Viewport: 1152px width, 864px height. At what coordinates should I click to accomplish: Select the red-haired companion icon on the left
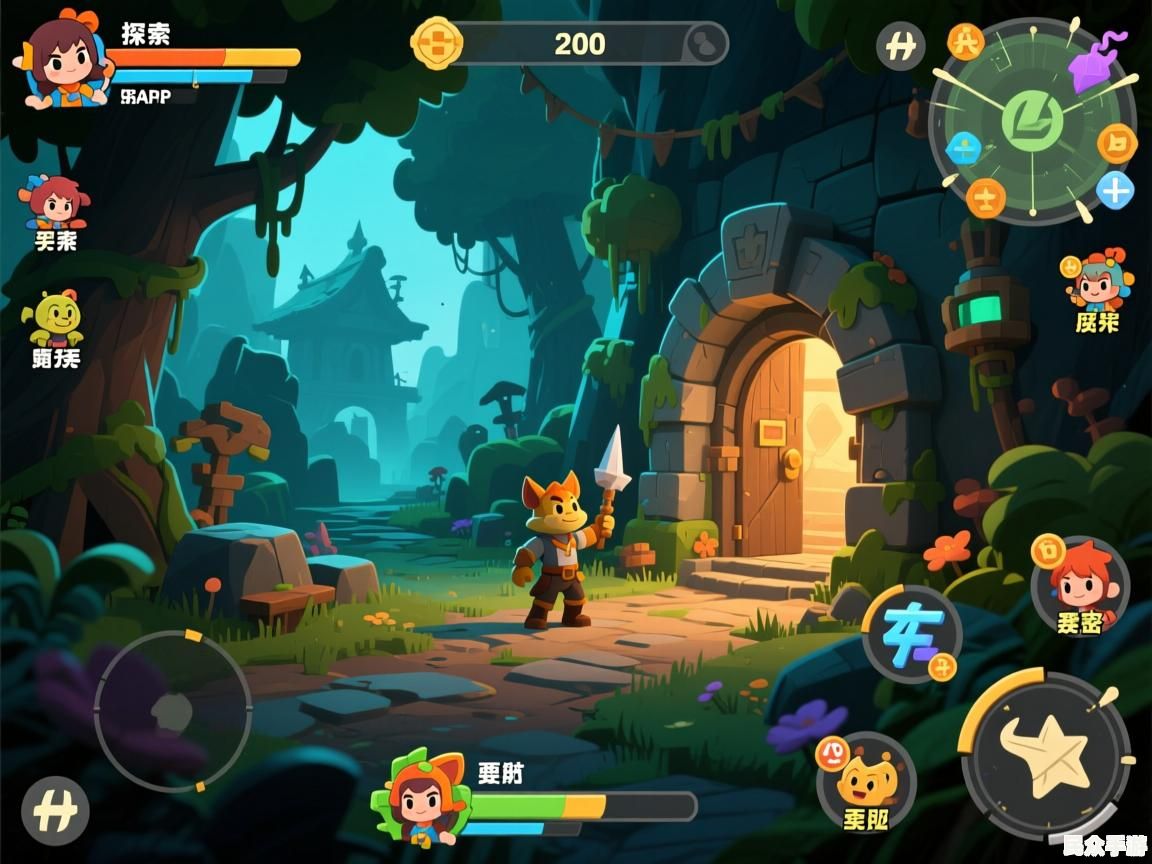pos(56,202)
